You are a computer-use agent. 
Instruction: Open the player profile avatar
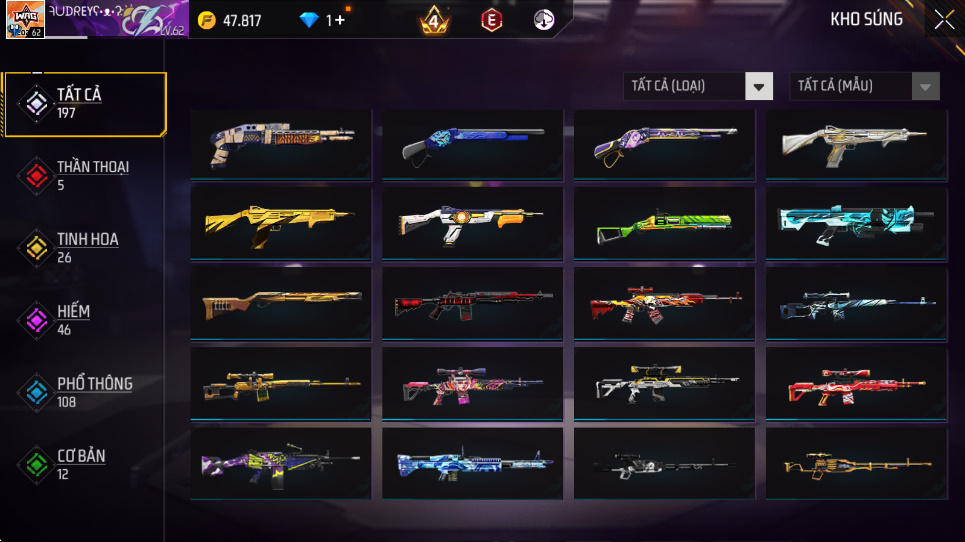coord(25,20)
